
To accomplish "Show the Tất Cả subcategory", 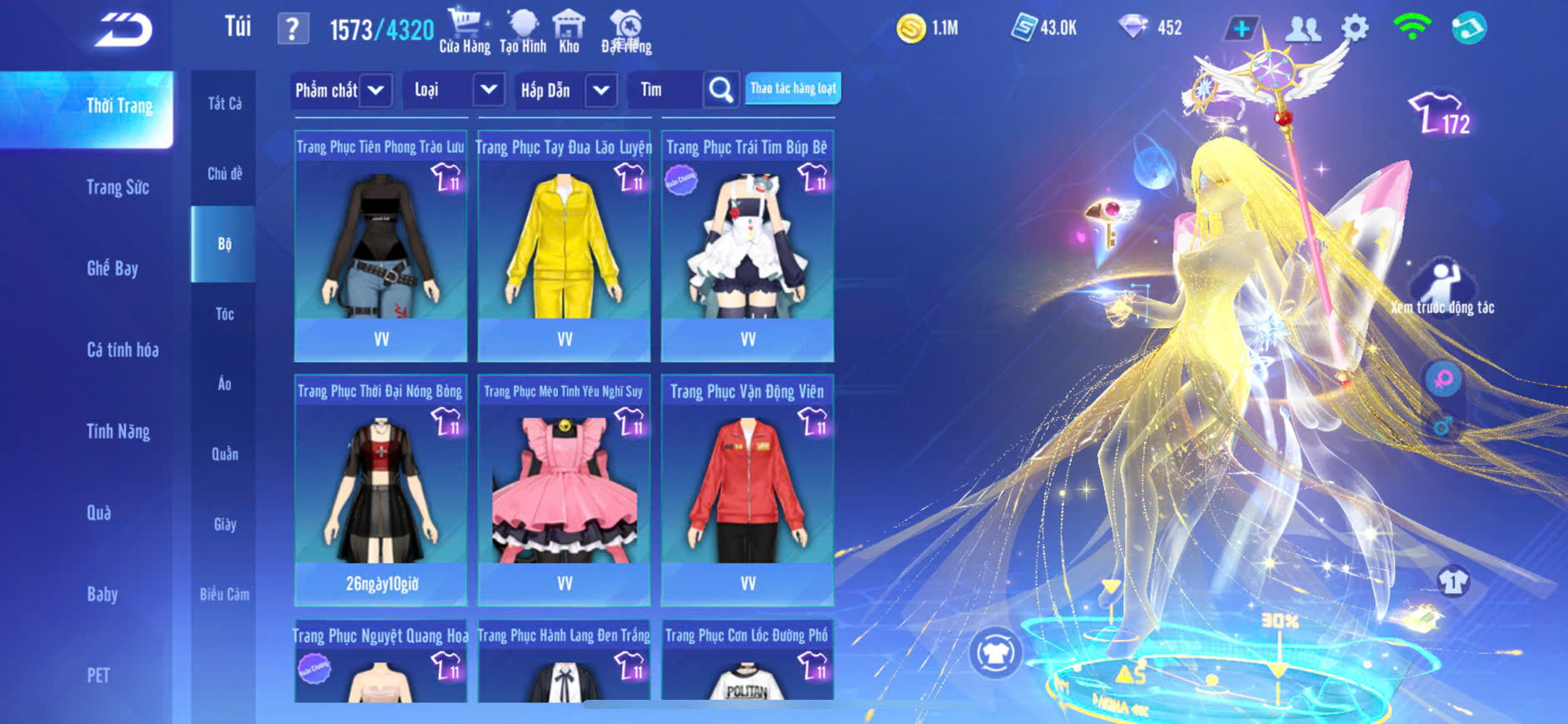I will click(x=224, y=103).
